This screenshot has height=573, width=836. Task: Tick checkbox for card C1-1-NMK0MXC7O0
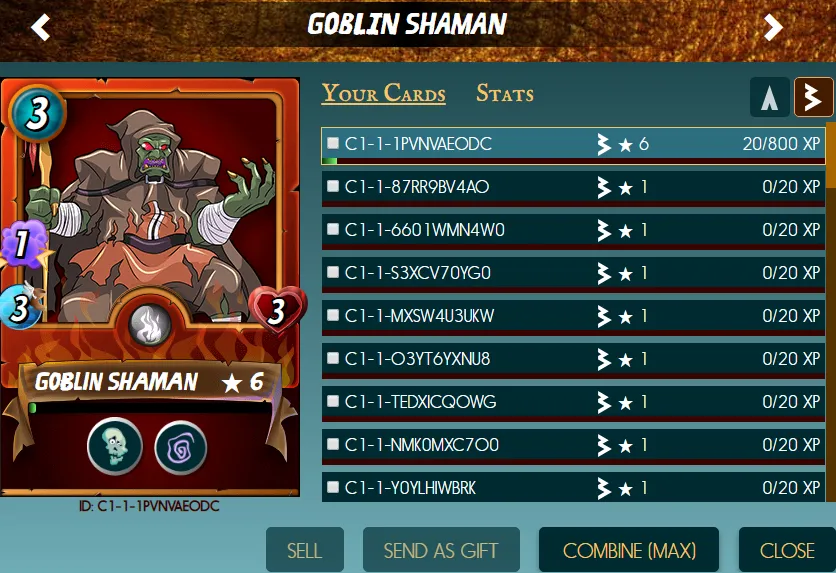(x=333, y=445)
